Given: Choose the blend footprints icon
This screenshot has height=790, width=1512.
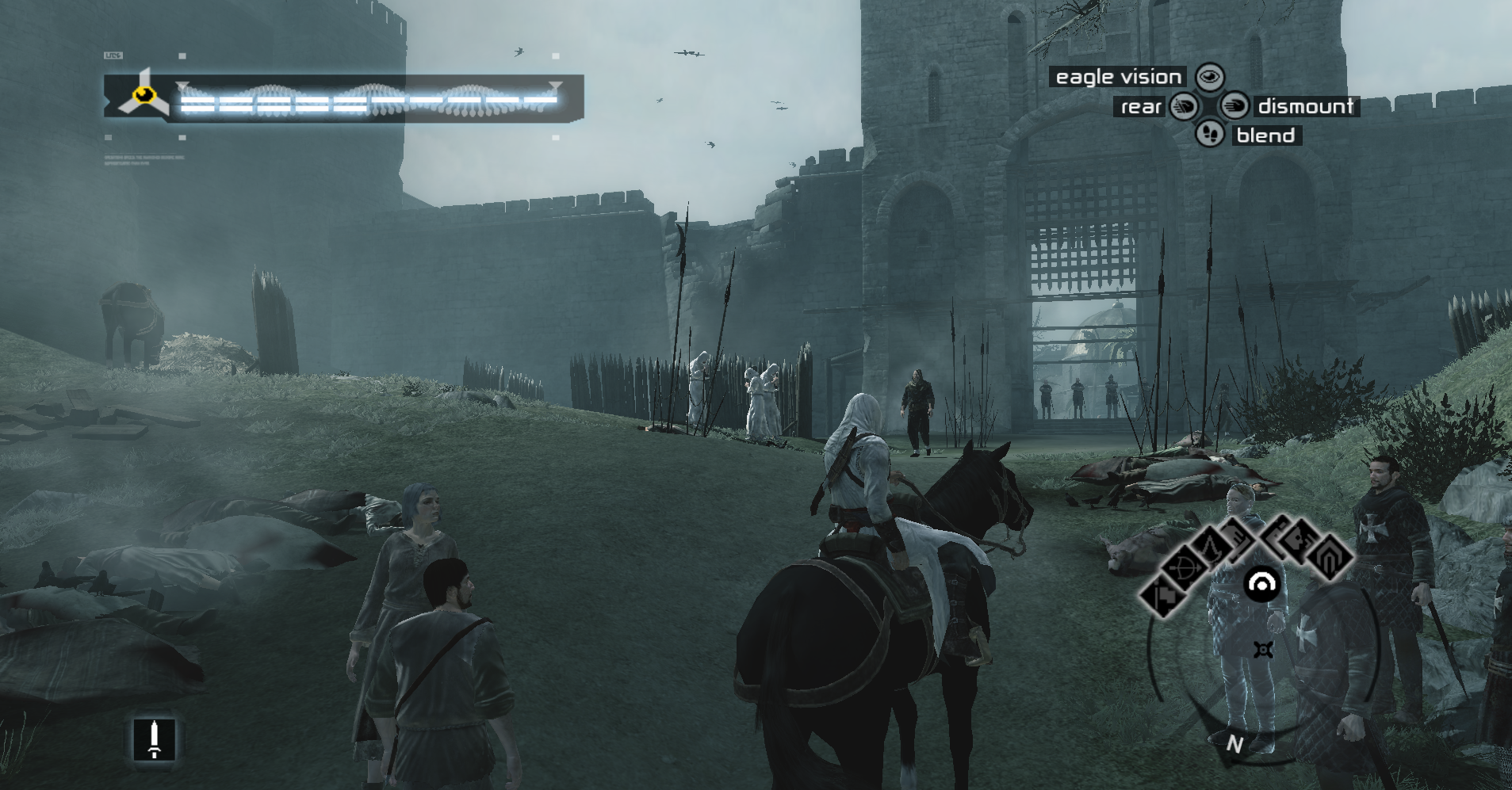Looking at the screenshot, I should (x=1209, y=133).
